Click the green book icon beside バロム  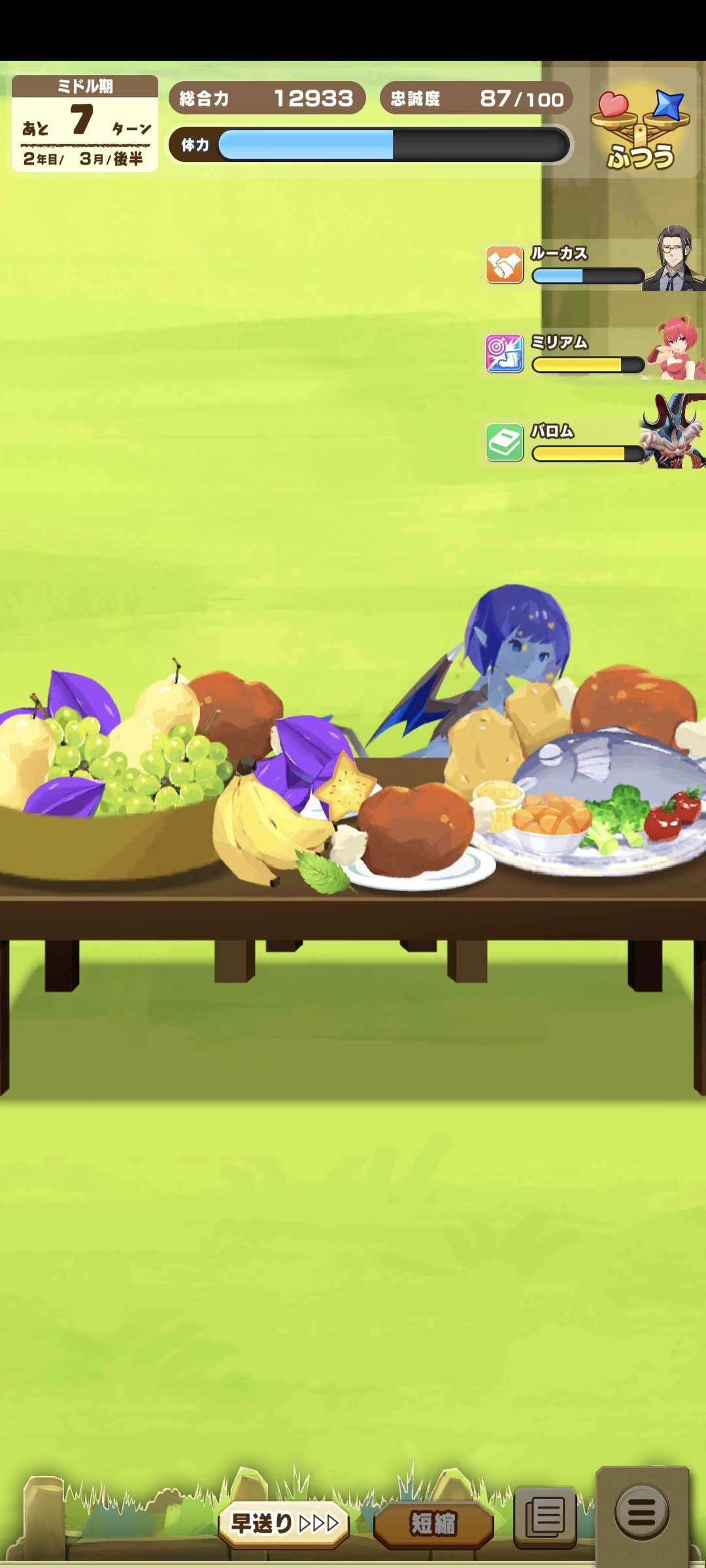[505, 443]
